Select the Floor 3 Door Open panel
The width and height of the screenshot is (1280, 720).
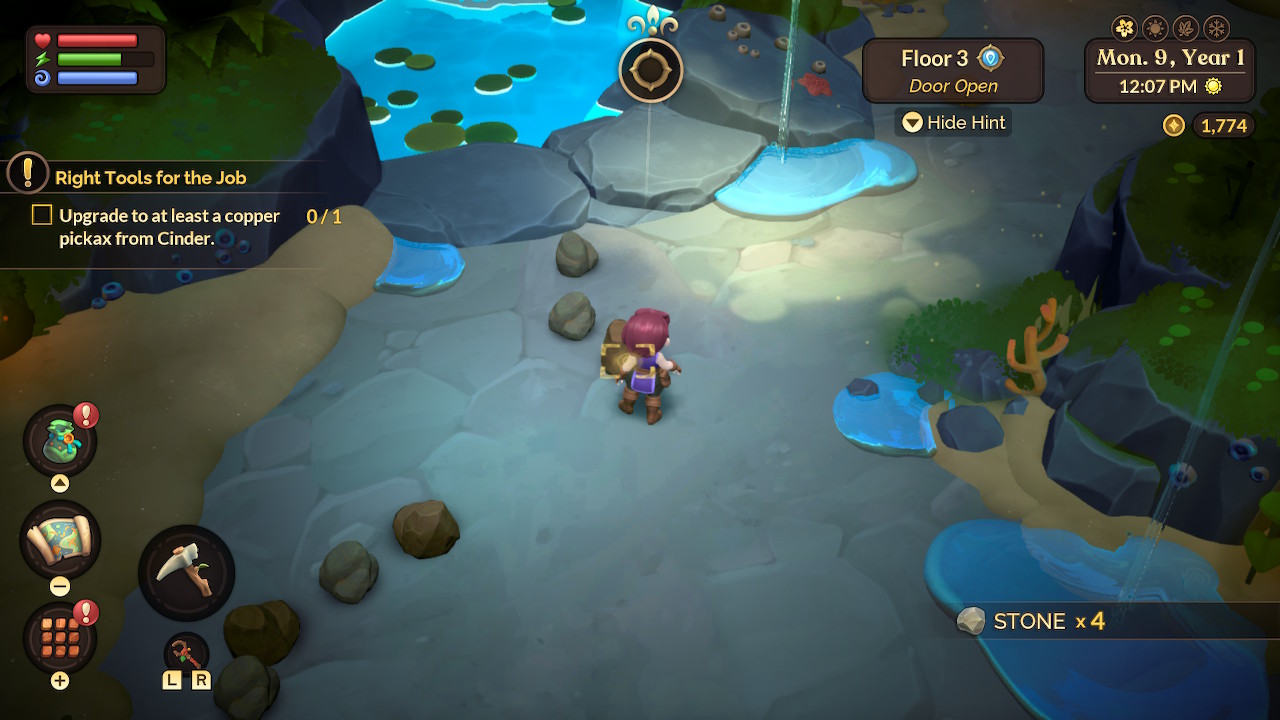point(952,70)
